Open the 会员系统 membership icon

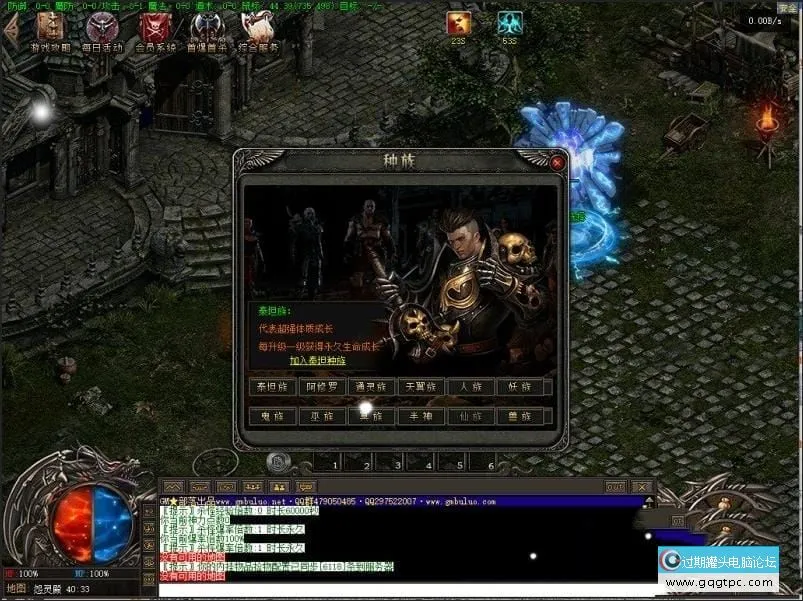[x=155, y=30]
